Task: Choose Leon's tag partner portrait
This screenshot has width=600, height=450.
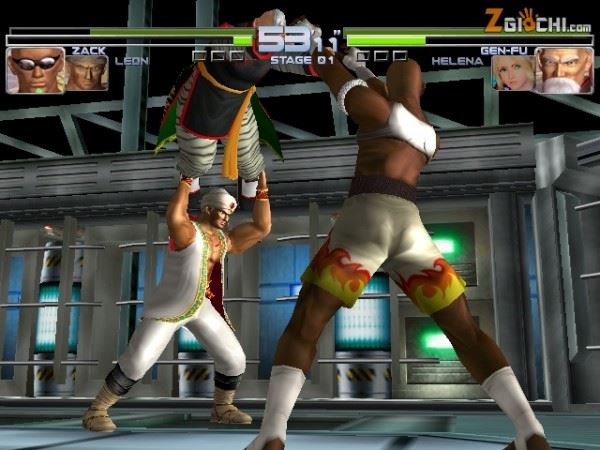Action: point(87,72)
